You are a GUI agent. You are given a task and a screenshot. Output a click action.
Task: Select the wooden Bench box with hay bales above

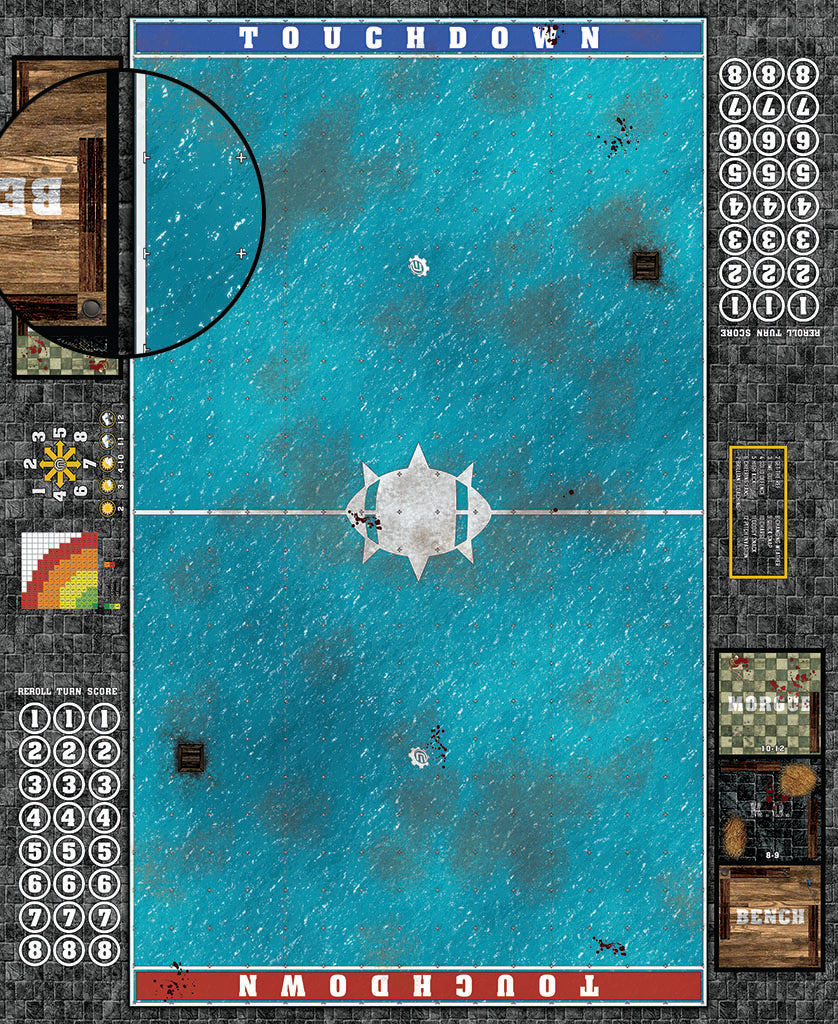coord(769,916)
